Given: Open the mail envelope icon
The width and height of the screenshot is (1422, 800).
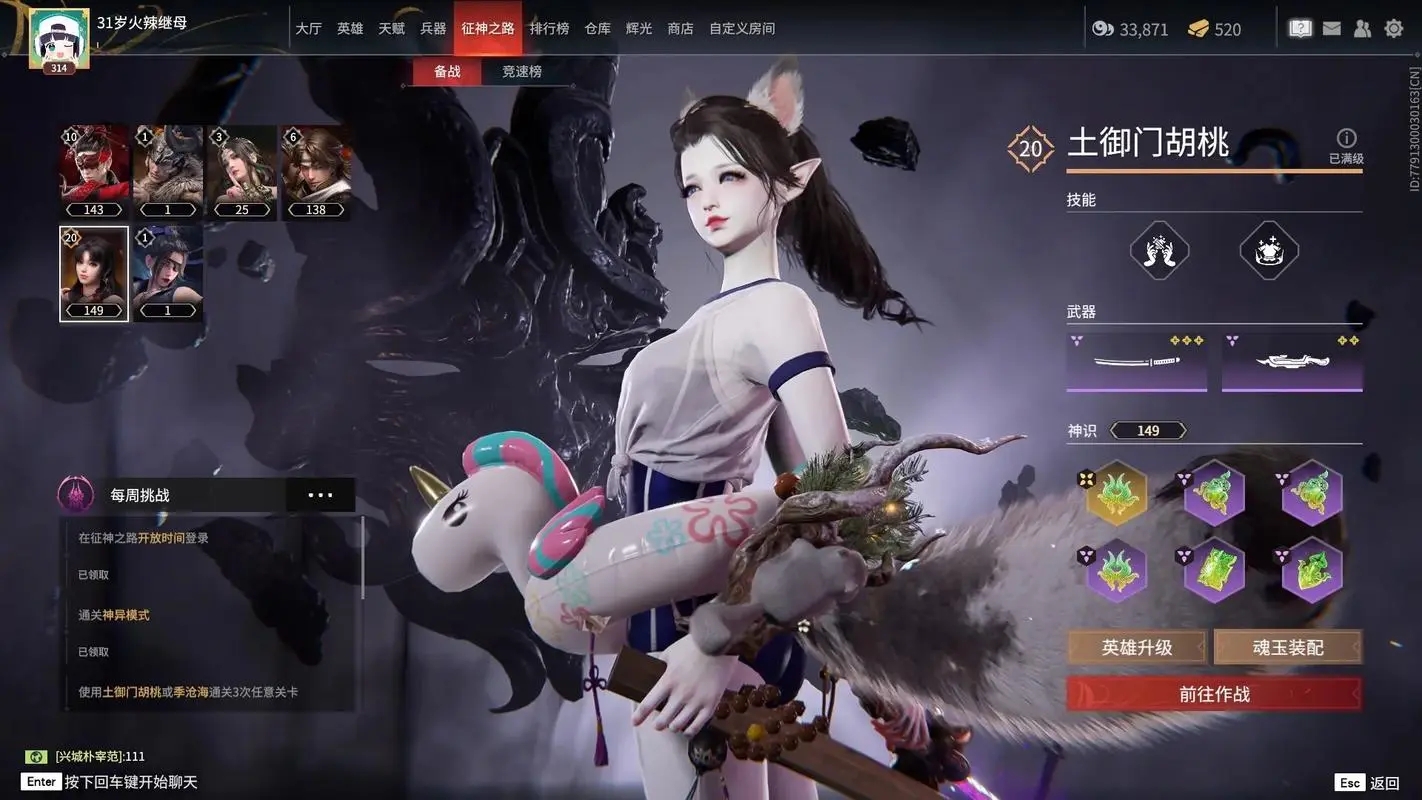Looking at the screenshot, I should pyautogui.click(x=1331, y=29).
